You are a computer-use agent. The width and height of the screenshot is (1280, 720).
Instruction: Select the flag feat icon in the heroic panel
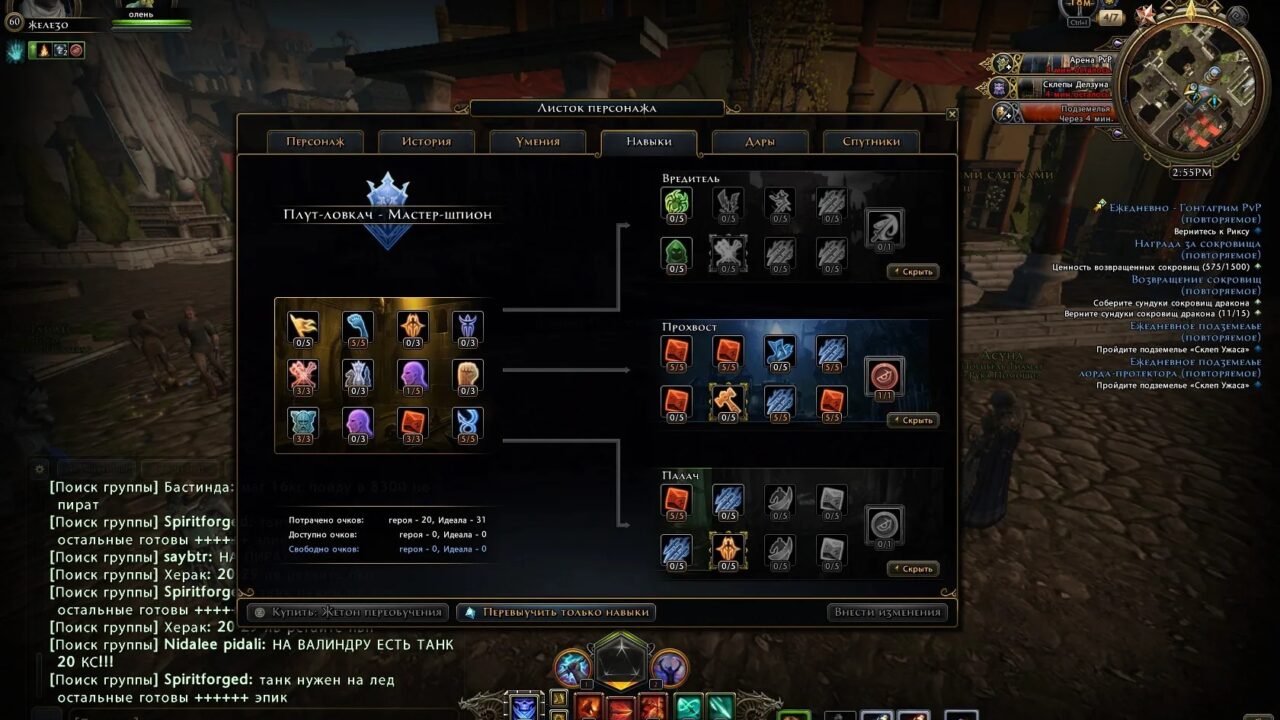(303, 326)
